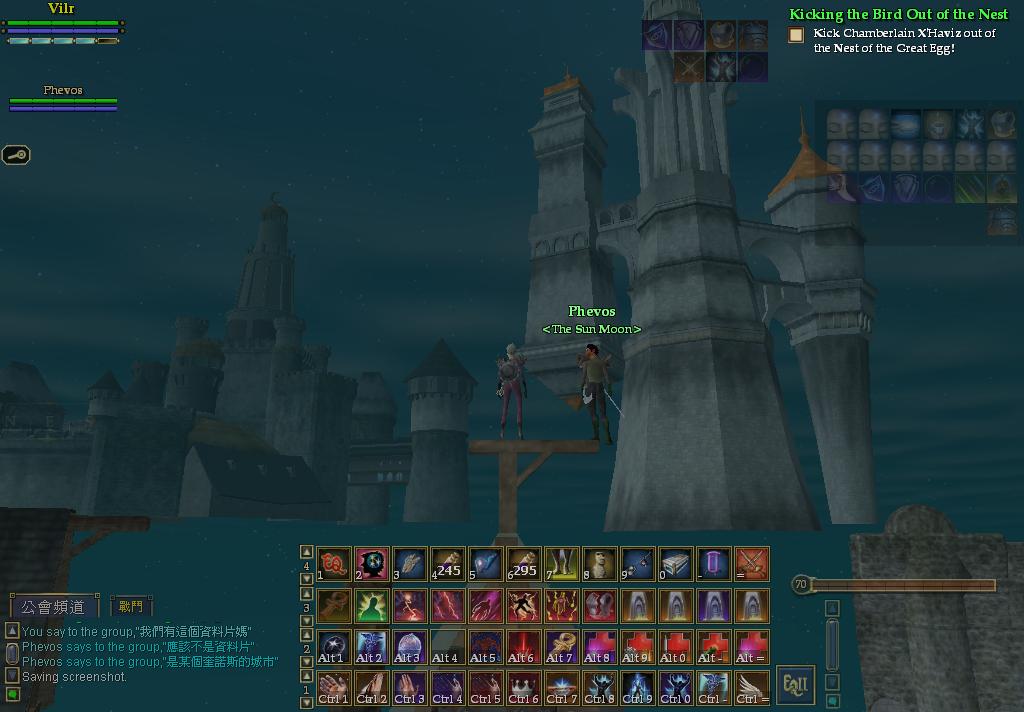Image resolution: width=1024 pixels, height=712 pixels.
Task: Click the chat scroll-up arrow
Action: 11,631
